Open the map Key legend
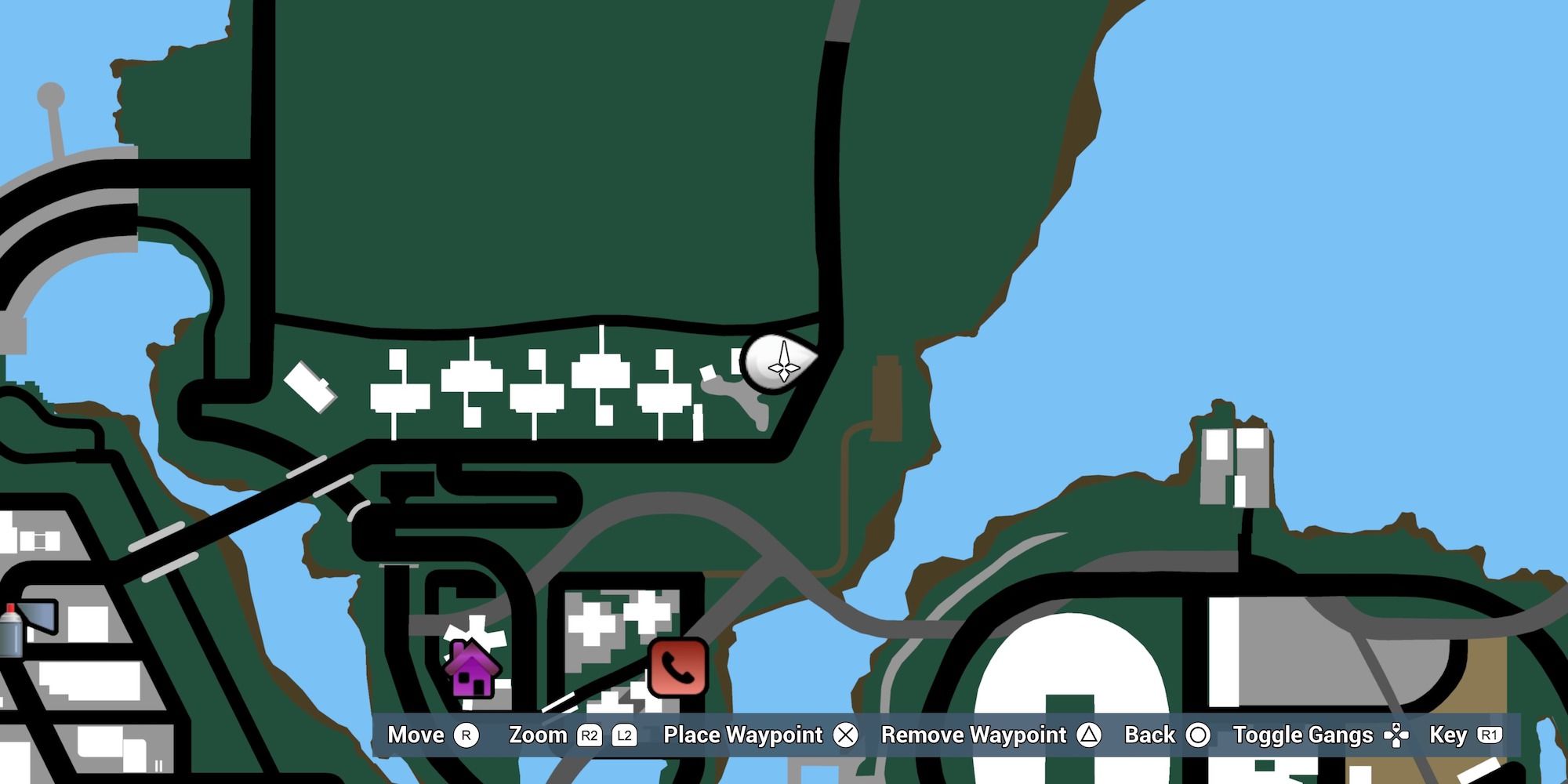This screenshot has width=1568, height=784. point(1448,735)
